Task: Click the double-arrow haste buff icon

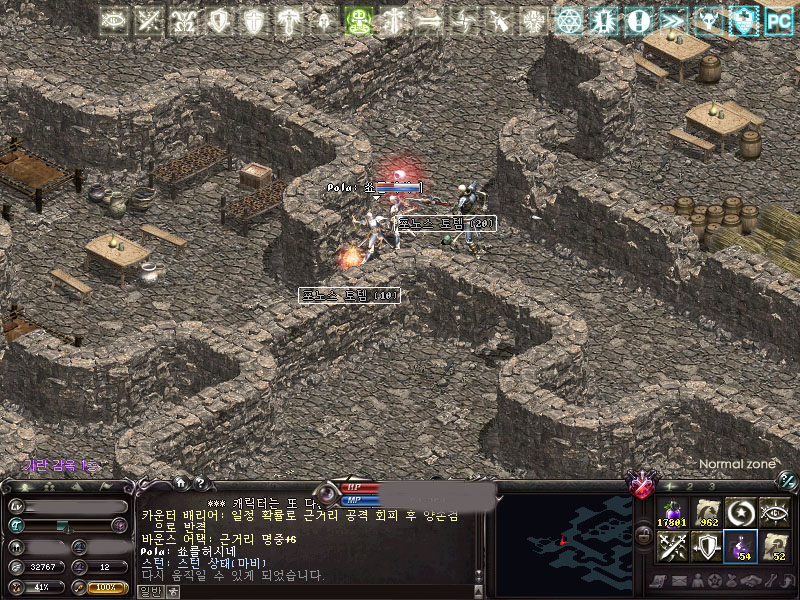Action: coord(675,20)
